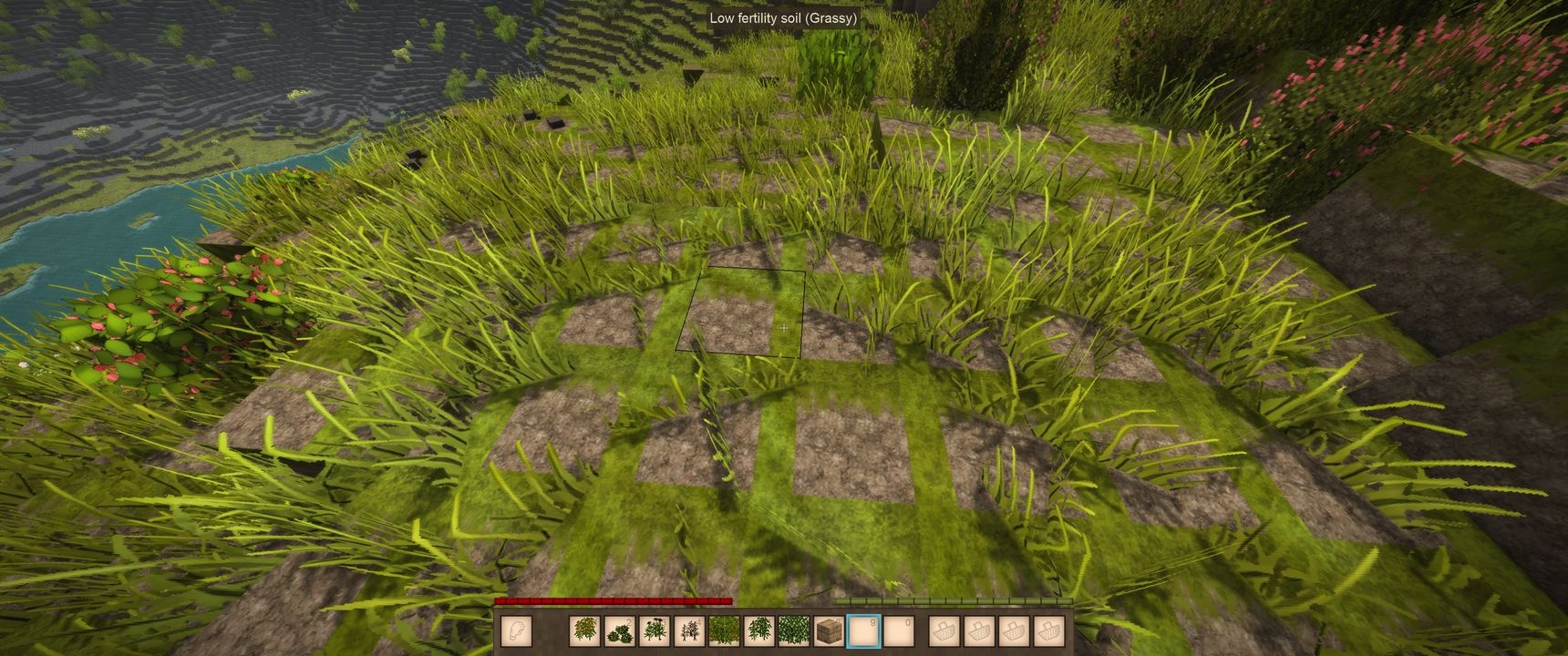Select the orange-flowered plant in the hotbar

pos(585,630)
